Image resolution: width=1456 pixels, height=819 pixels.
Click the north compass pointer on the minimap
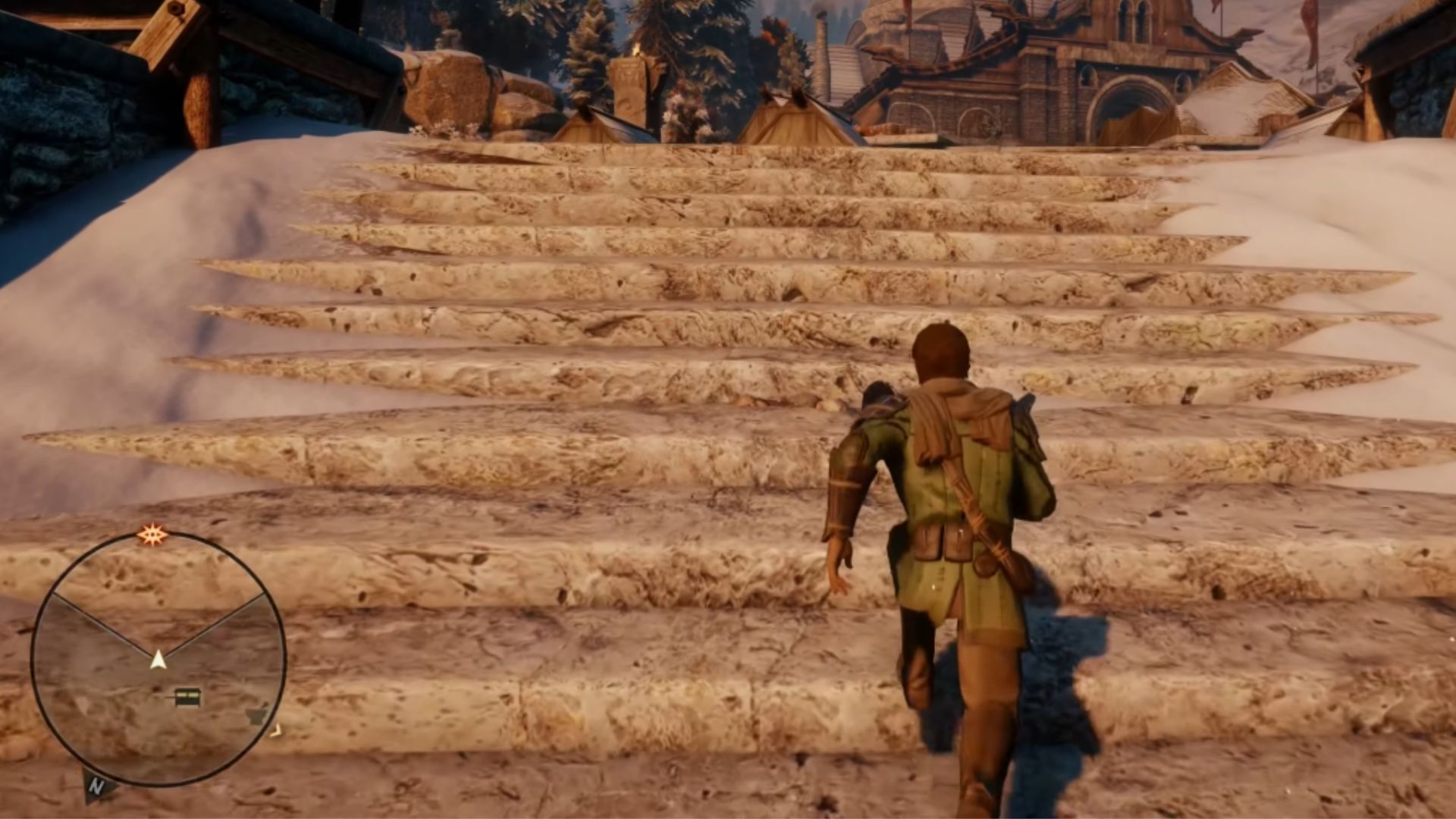(x=96, y=785)
